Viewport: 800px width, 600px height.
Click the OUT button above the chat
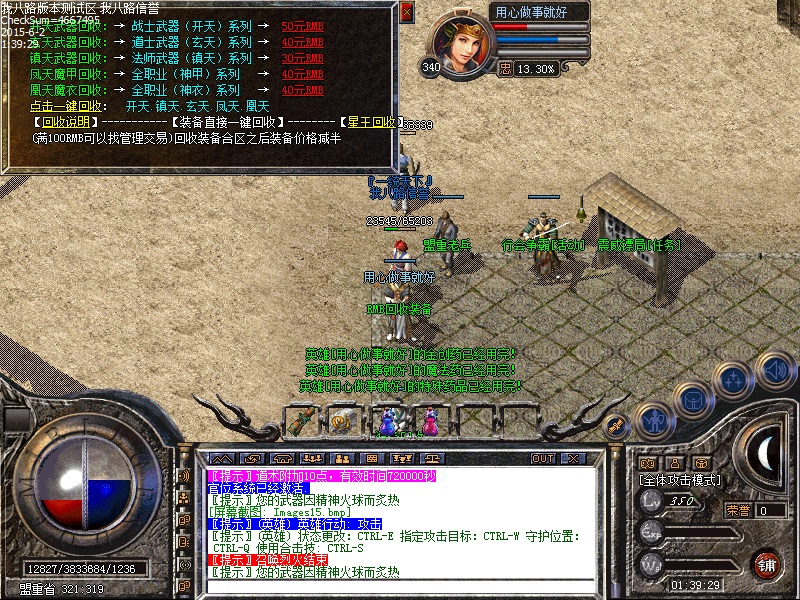tap(543, 458)
